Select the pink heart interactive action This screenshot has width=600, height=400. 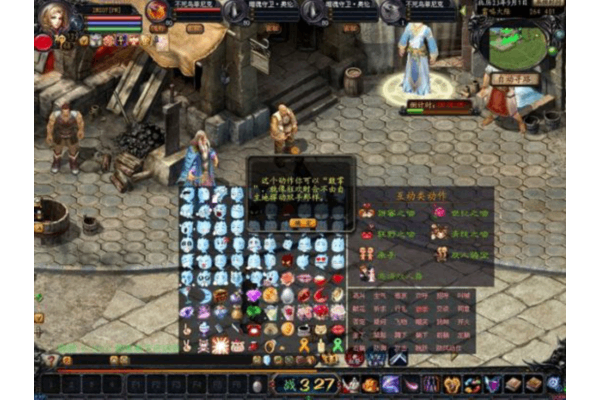click(439, 211)
